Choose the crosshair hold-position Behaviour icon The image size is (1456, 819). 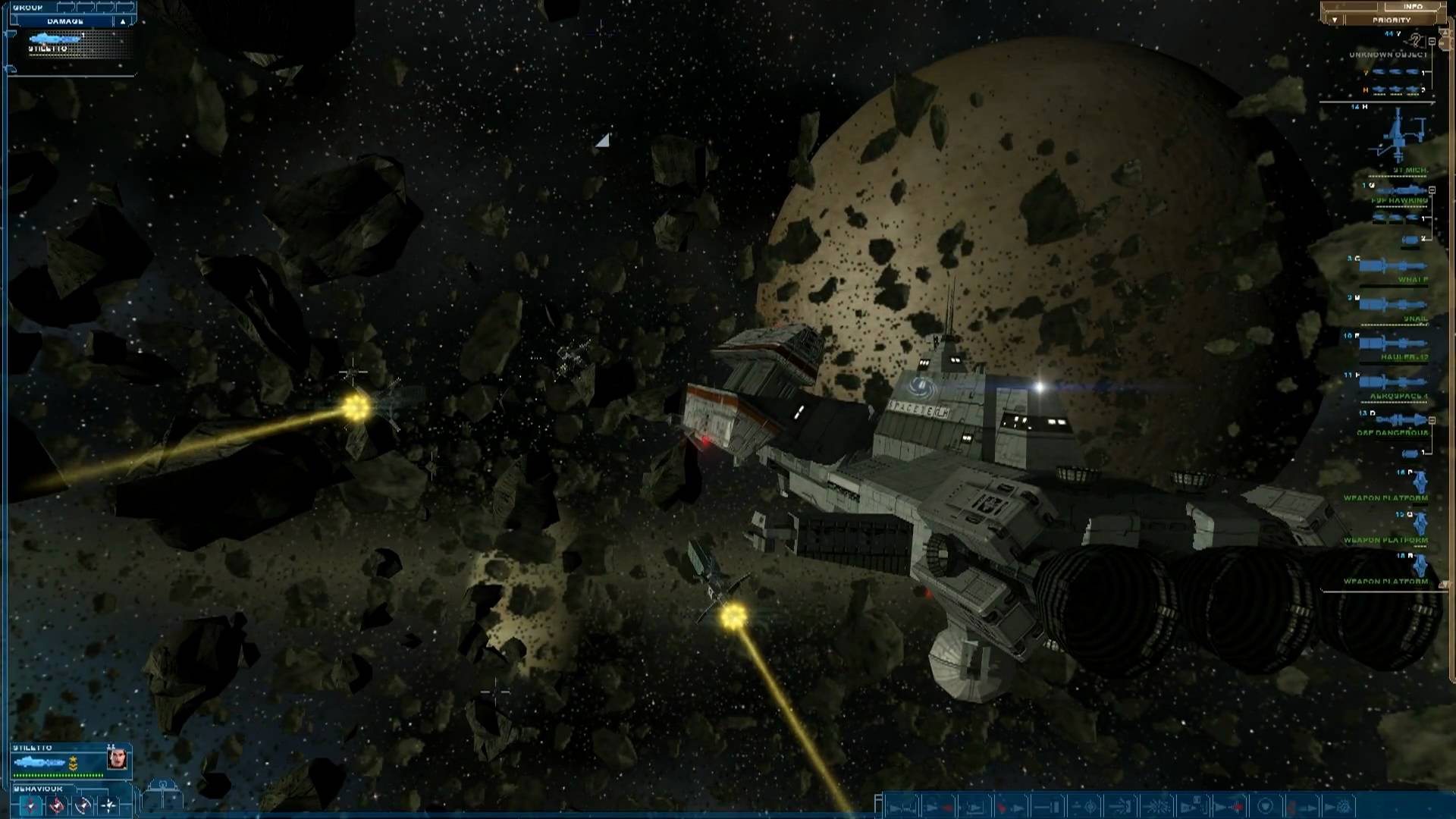(x=109, y=805)
